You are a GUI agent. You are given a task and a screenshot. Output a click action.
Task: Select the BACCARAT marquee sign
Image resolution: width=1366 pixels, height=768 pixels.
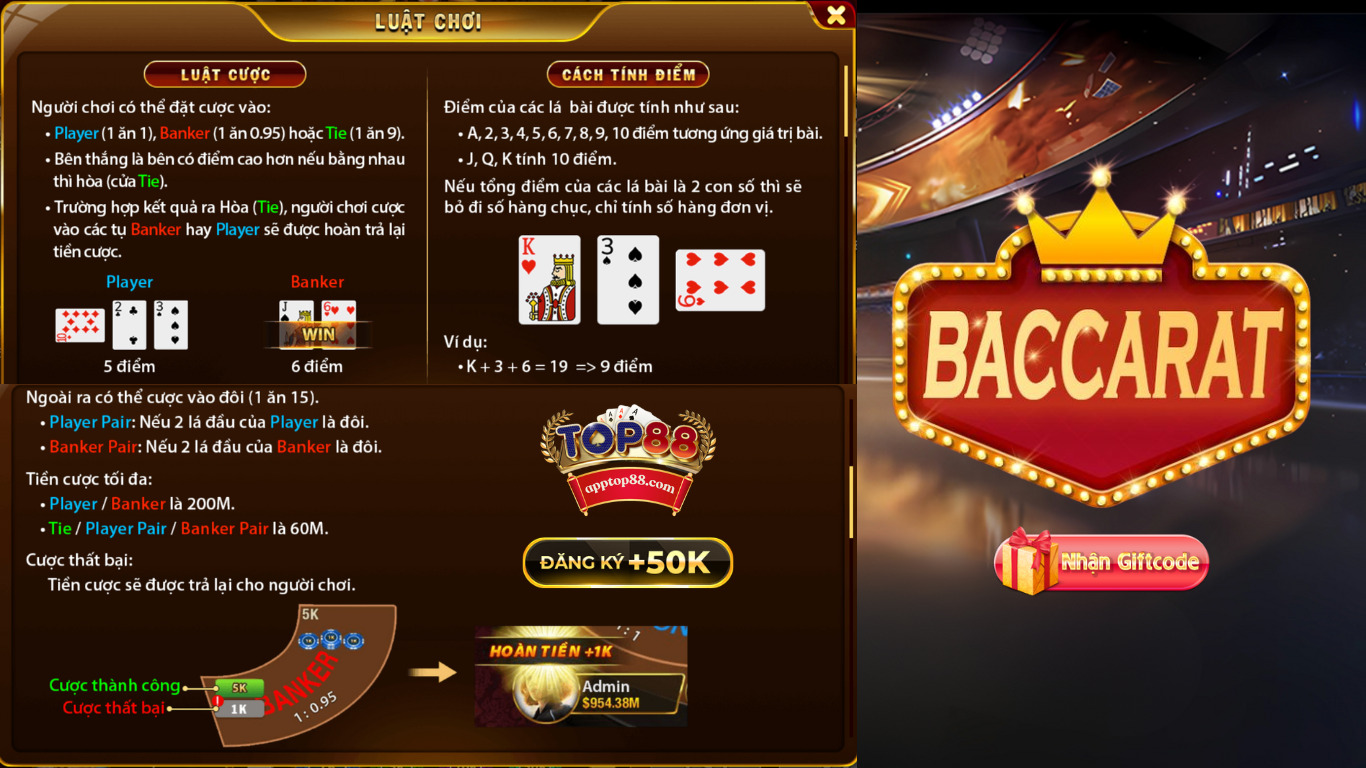pyautogui.click(x=1100, y=355)
